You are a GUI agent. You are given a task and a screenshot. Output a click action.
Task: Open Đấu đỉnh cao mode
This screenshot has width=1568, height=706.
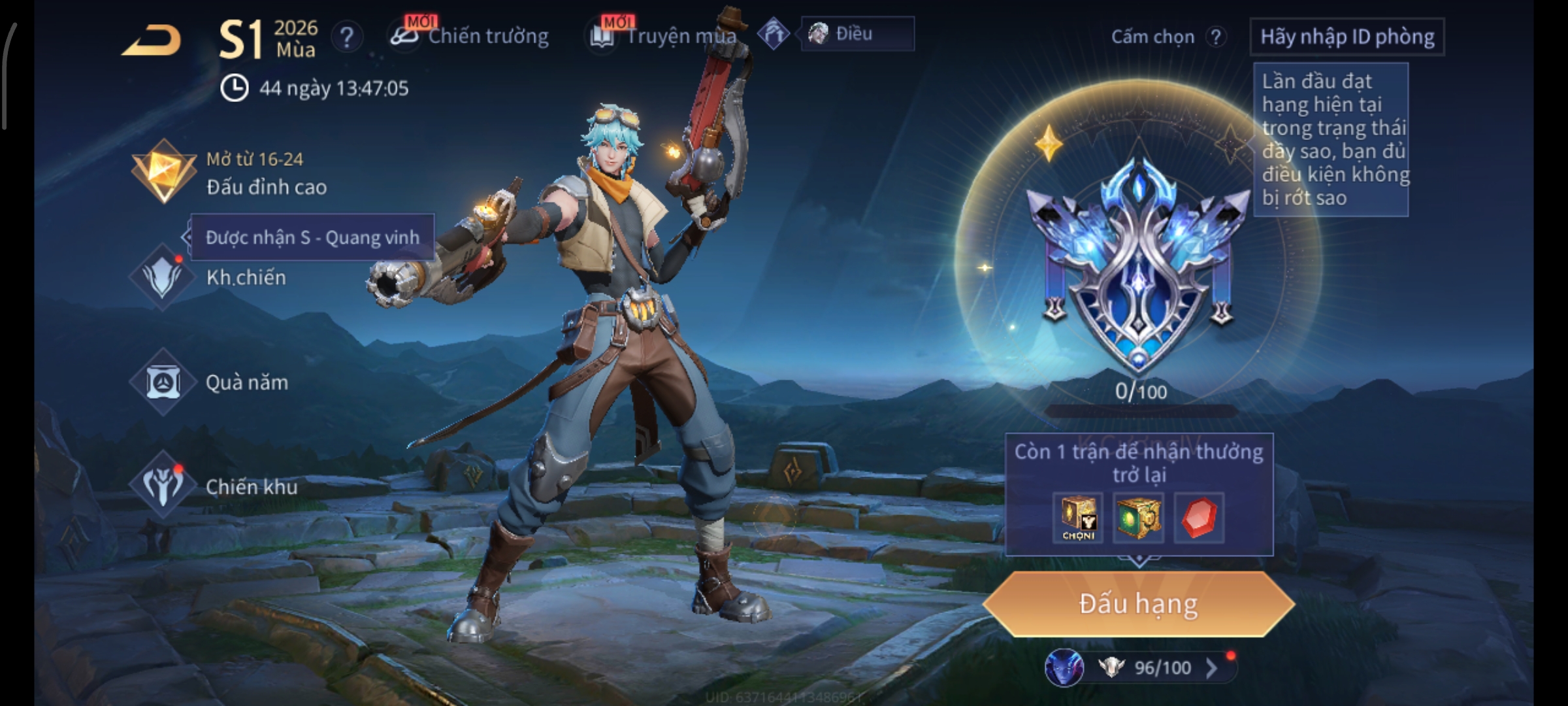click(229, 173)
